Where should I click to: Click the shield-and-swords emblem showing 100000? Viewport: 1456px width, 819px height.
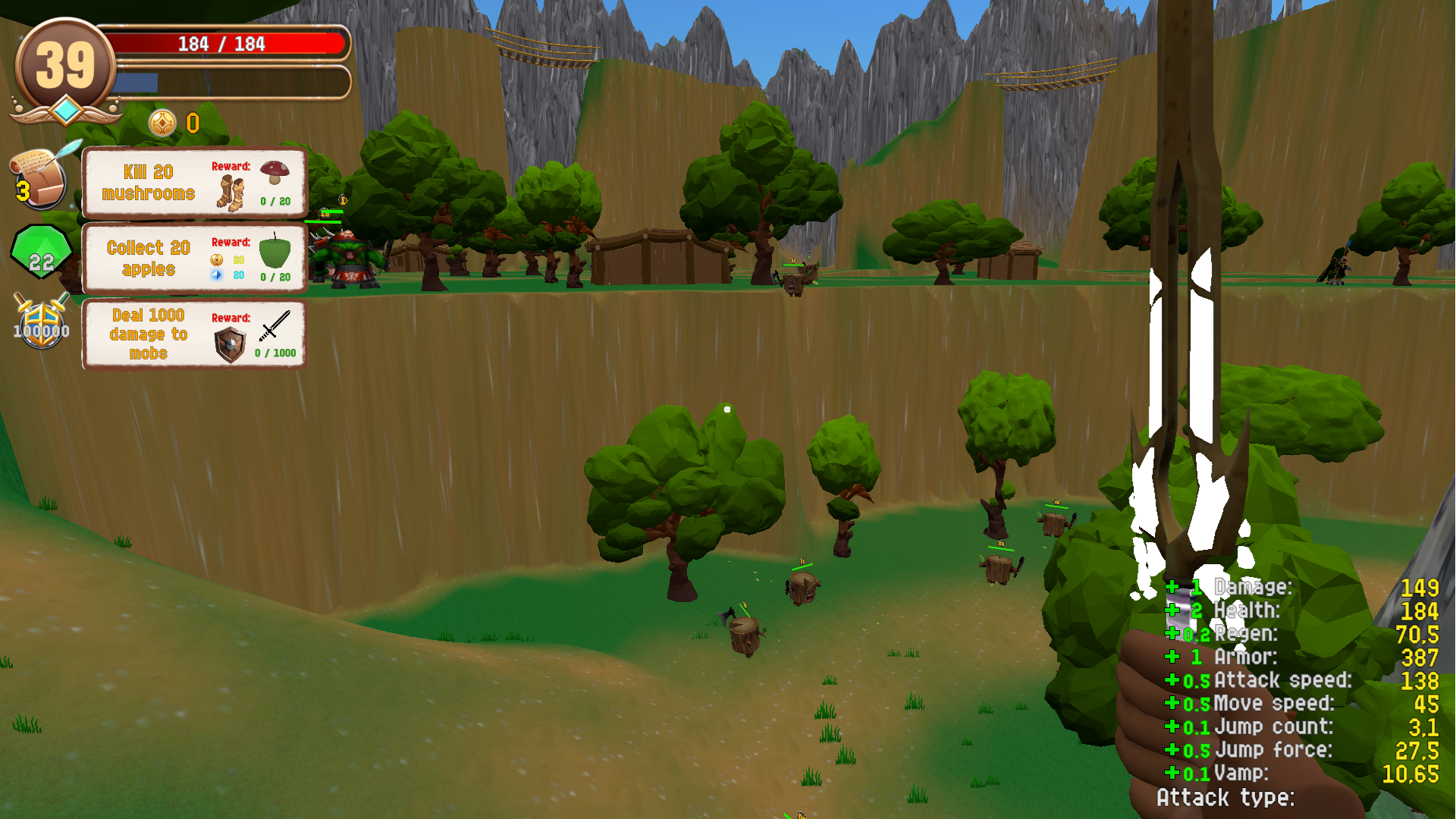(42, 325)
